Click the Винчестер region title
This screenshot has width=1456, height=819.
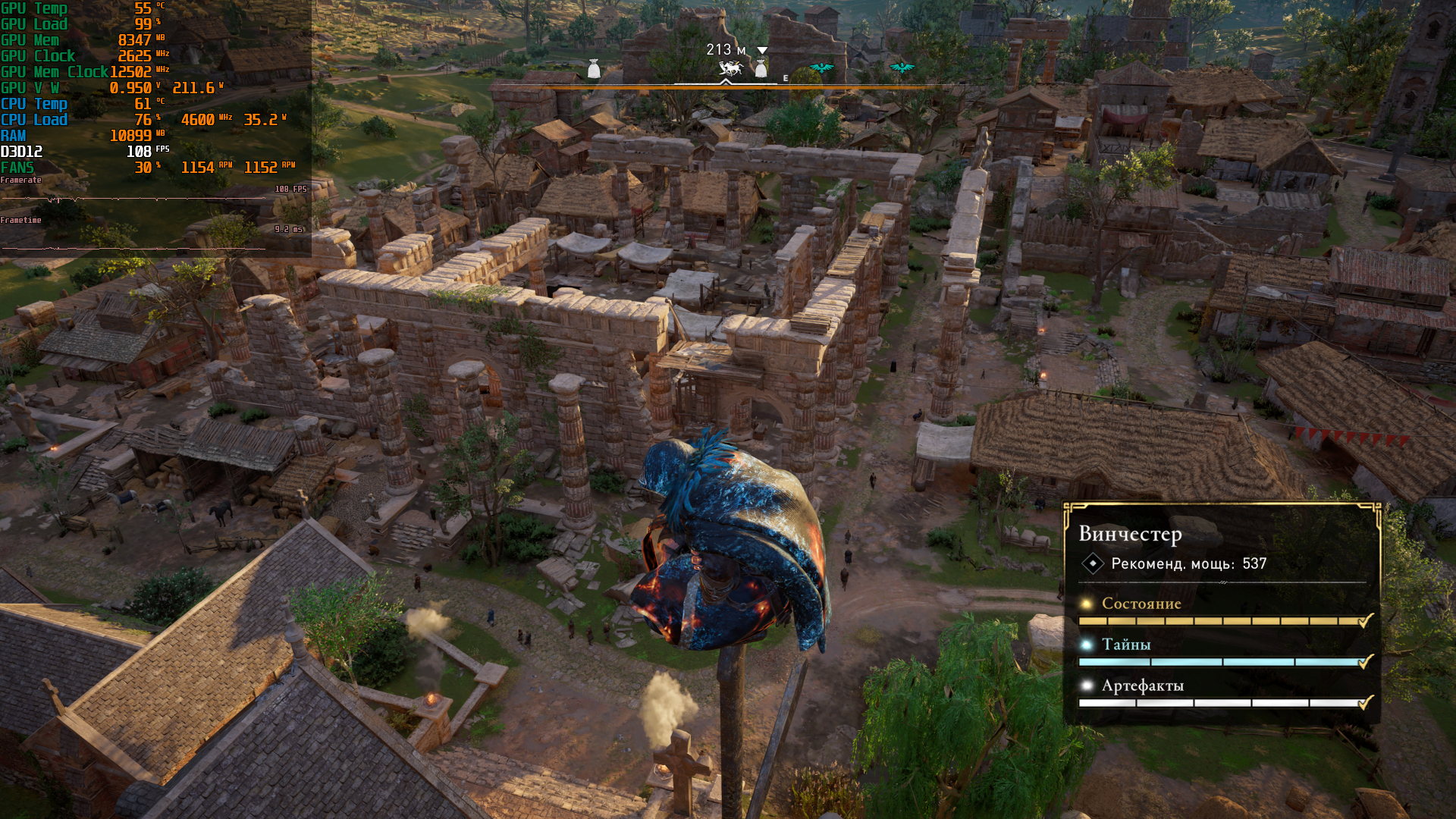tap(1130, 534)
